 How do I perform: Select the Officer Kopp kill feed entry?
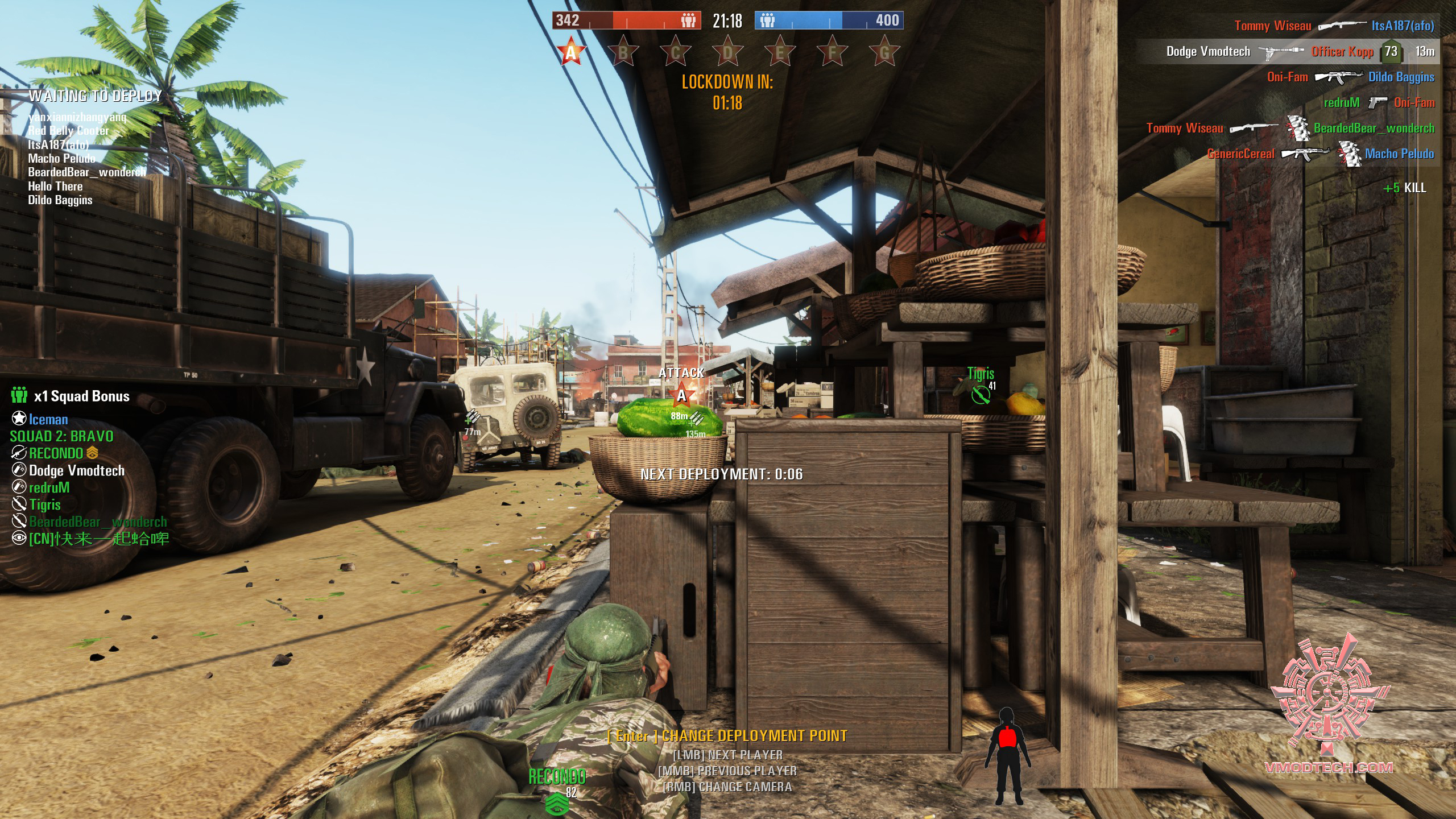coord(1342,51)
